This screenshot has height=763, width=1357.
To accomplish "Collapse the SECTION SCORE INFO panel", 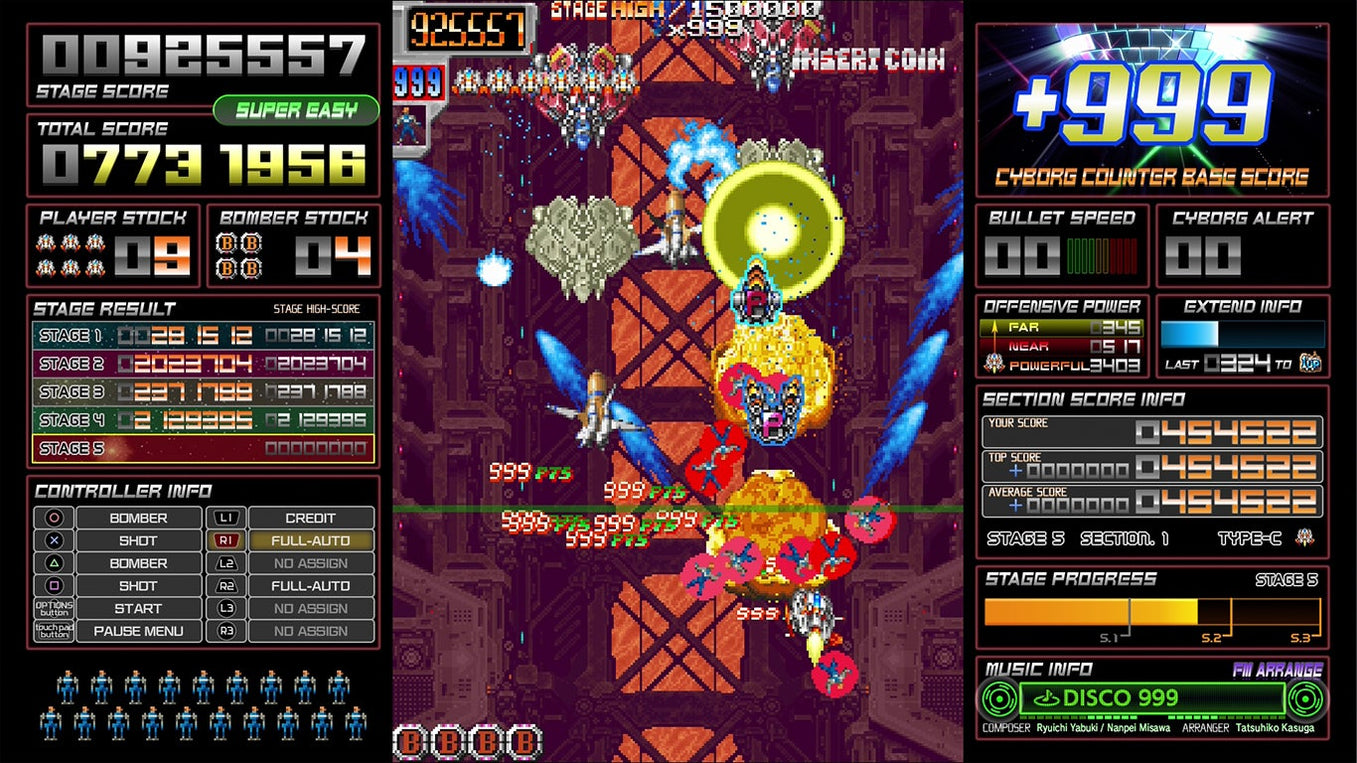I will tap(1085, 398).
